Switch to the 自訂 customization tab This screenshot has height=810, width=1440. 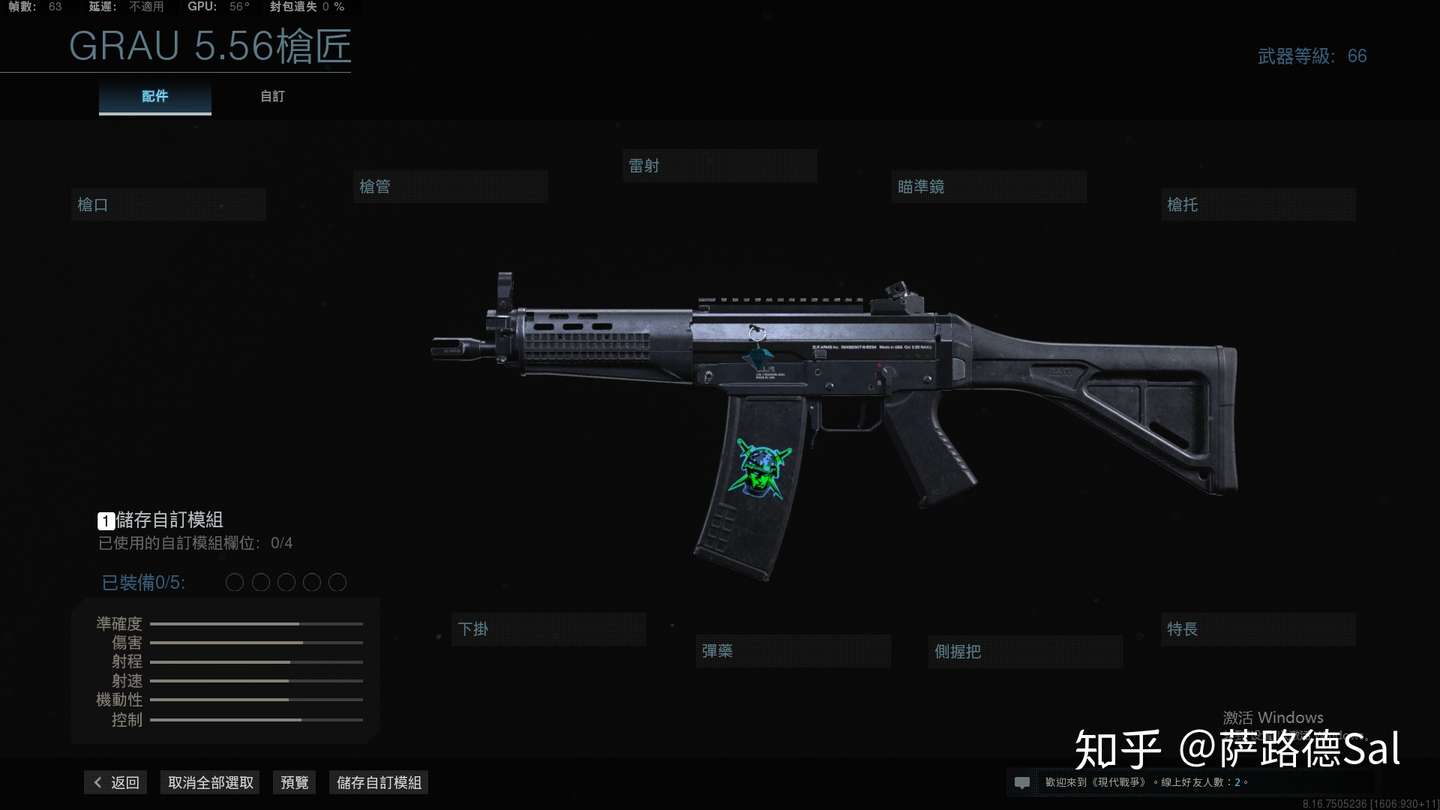272,96
